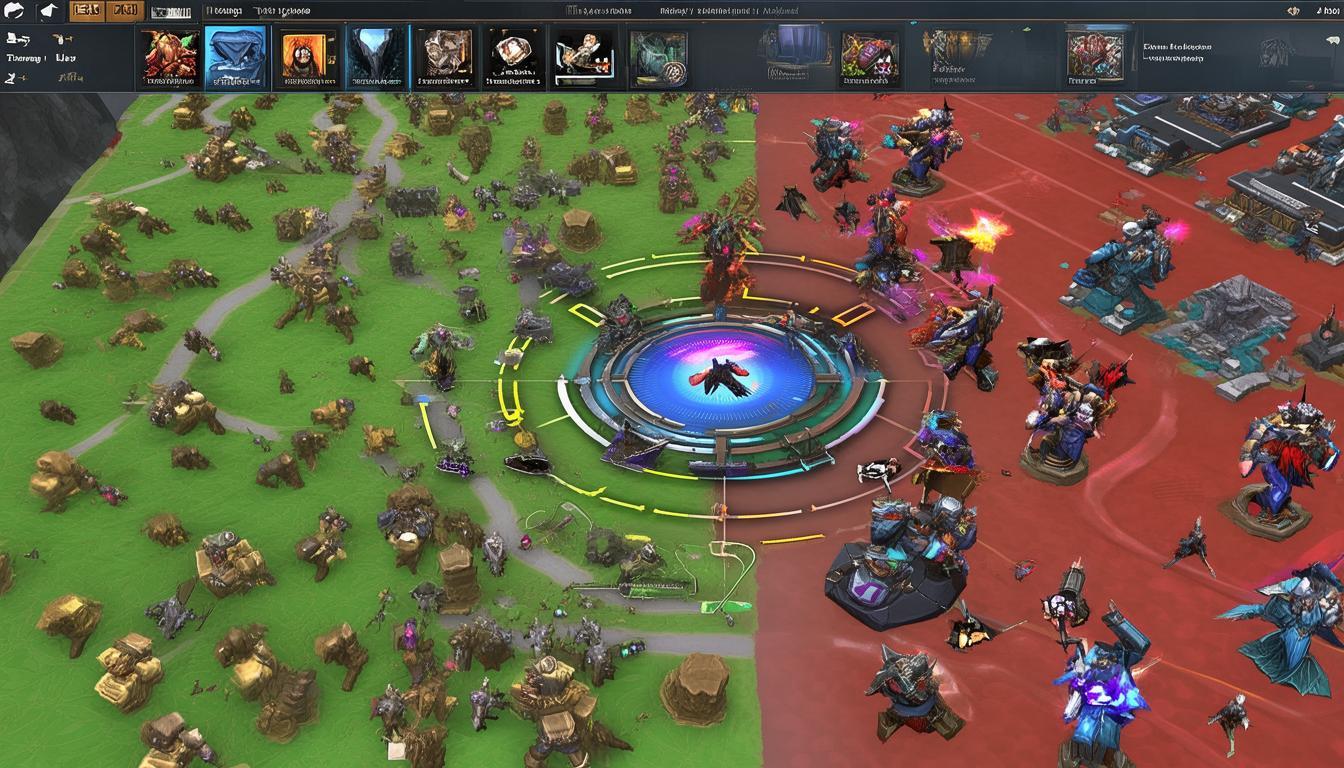
Task: Choose the blue-purple curtain building card
Action: point(793,56)
